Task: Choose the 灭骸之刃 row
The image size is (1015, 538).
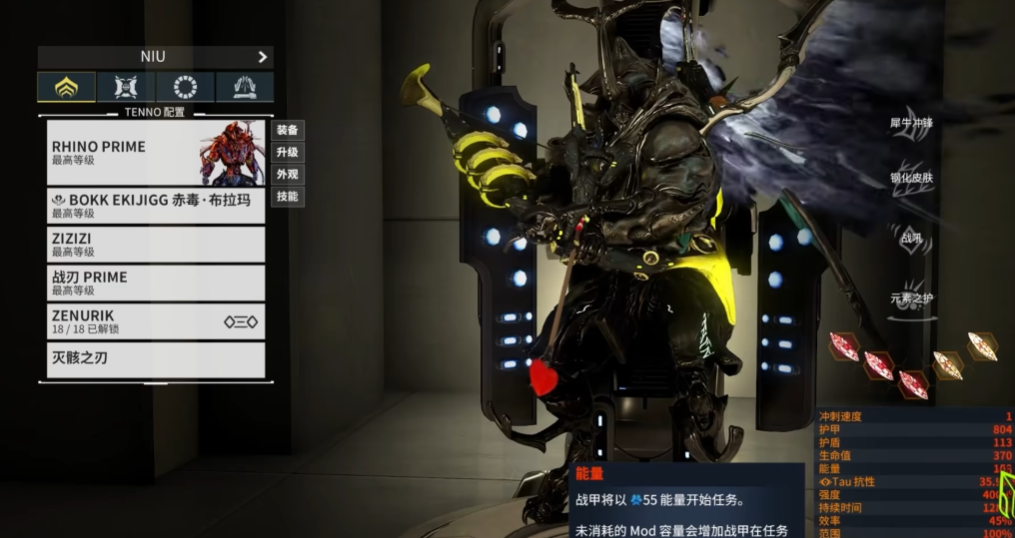Action: (x=156, y=358)
